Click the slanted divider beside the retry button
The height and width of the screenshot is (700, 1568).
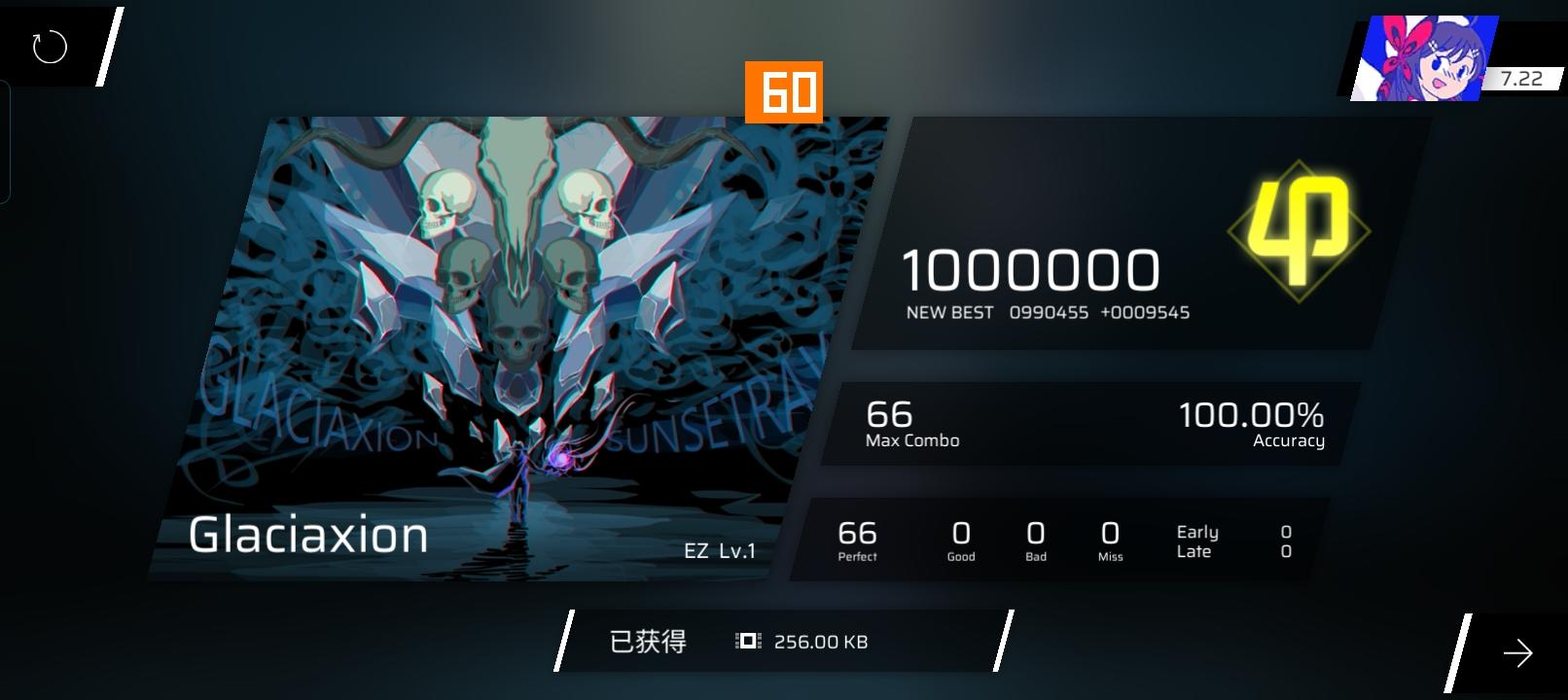click(107, 44)
